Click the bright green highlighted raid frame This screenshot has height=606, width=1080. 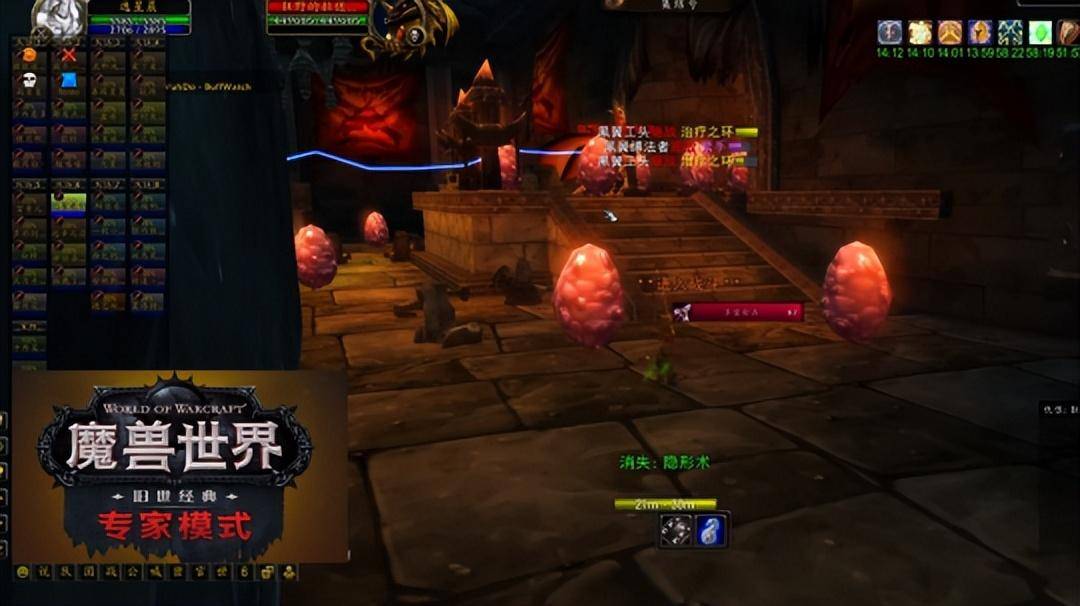68,204
